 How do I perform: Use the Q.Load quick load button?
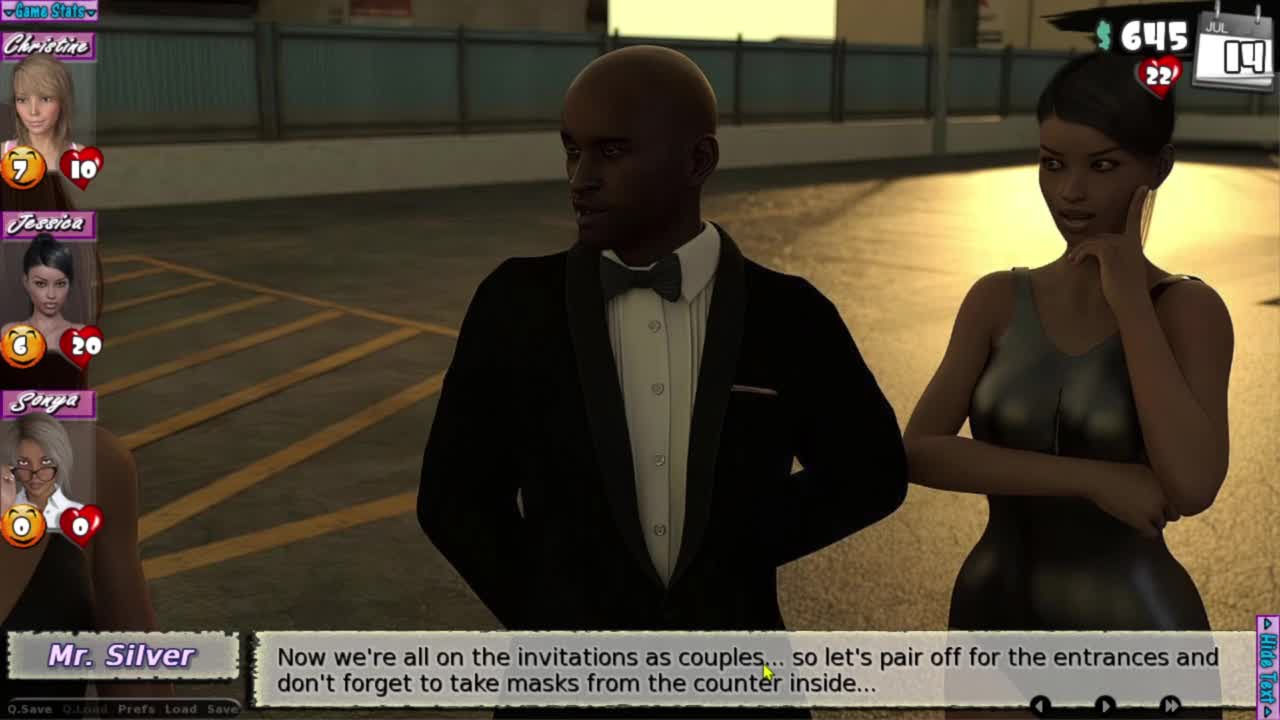(85, 709)
